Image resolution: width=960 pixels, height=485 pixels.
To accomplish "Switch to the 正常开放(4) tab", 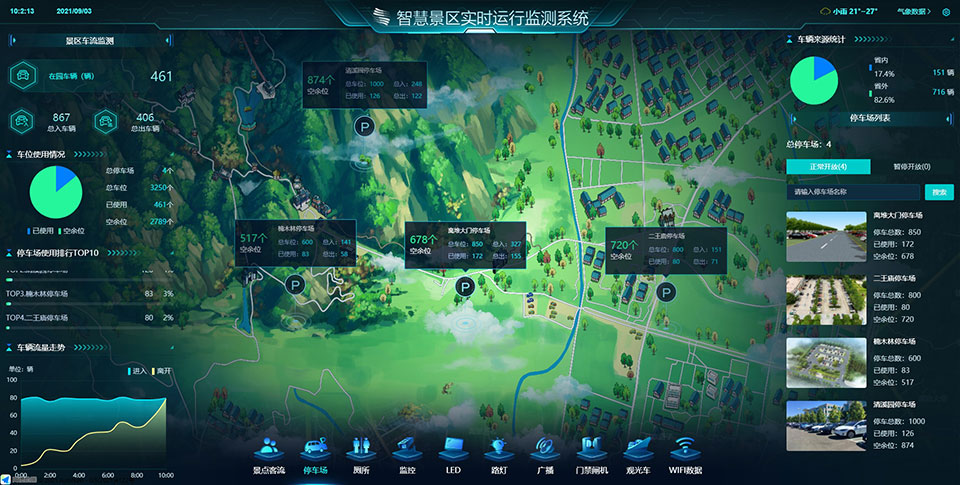I will pos(828,166).
